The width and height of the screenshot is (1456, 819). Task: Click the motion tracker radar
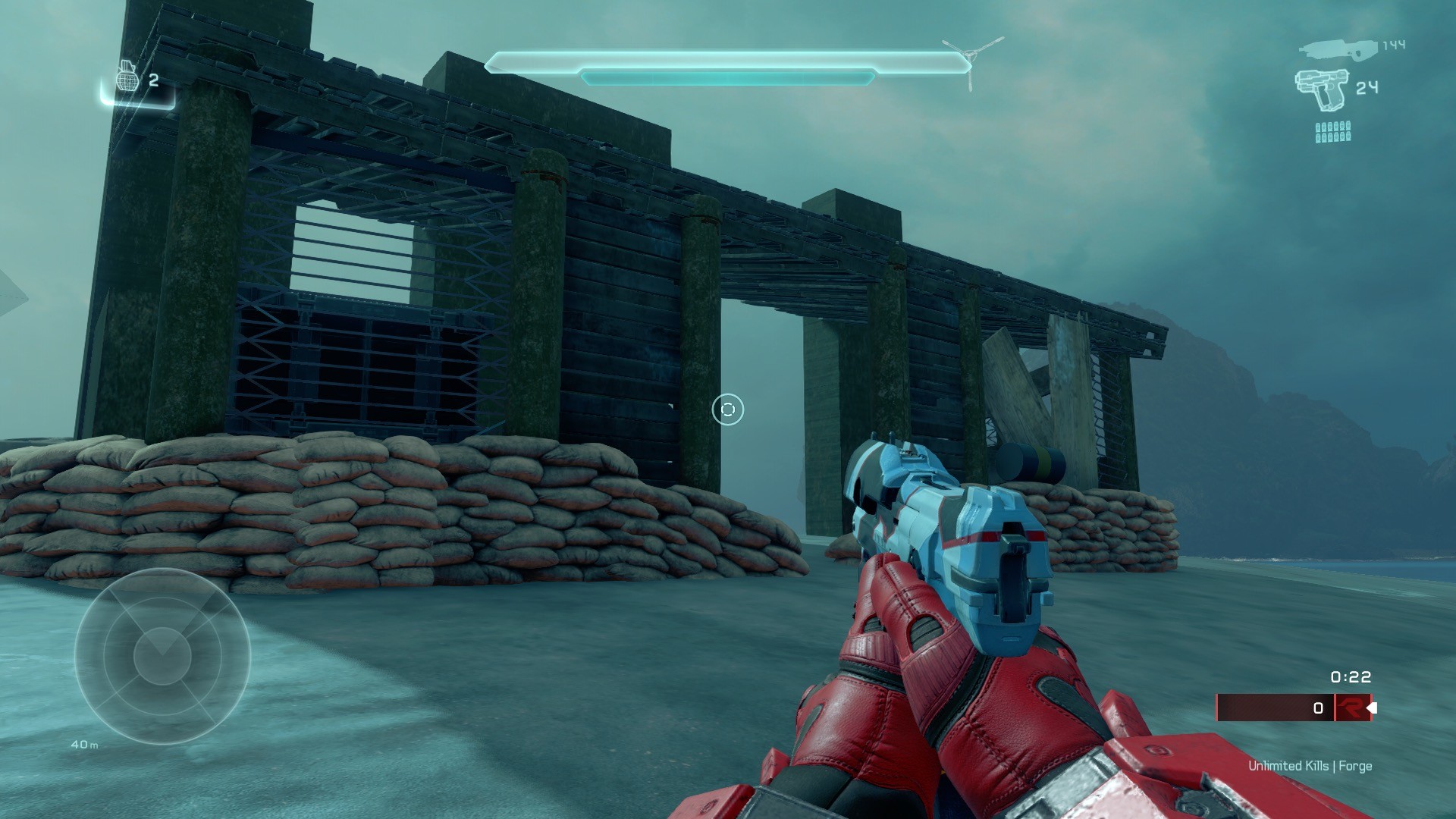pyautogui.click(x=162, y=656)
